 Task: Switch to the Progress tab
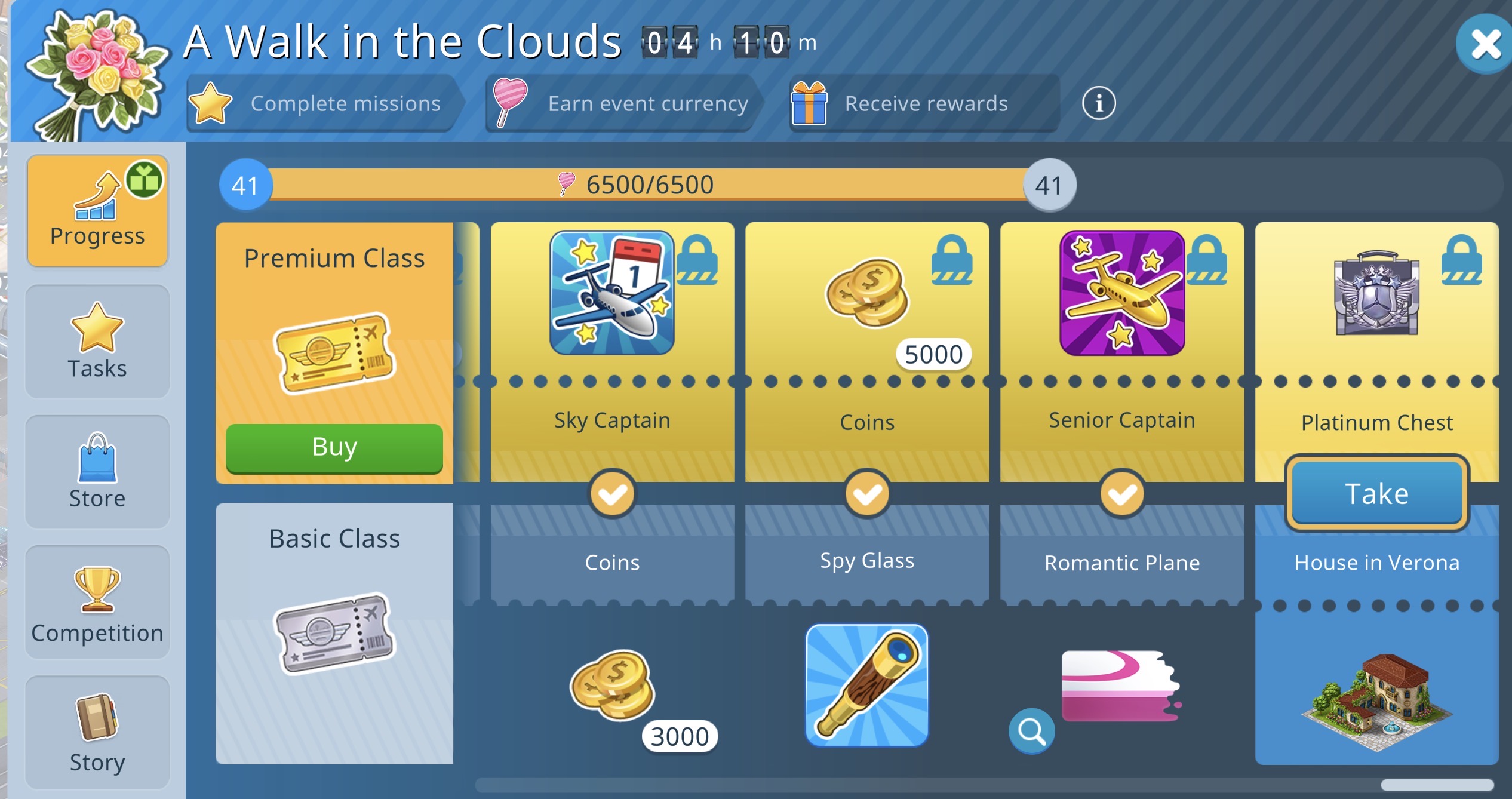pos(97,210)
